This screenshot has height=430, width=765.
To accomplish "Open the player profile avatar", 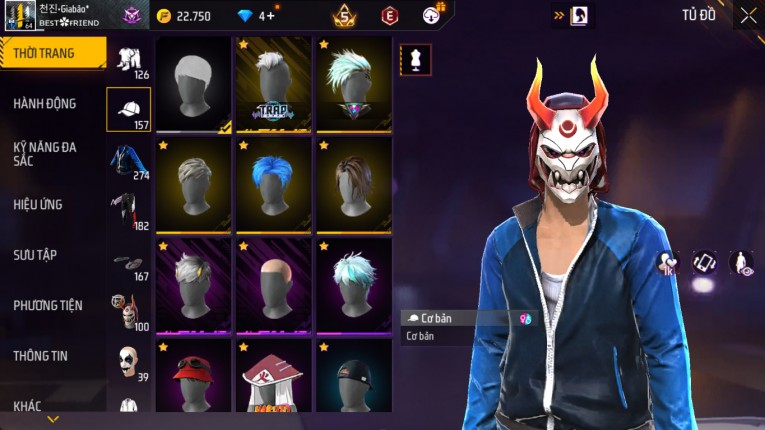I will pyautogui.click(x=20, y=15).
